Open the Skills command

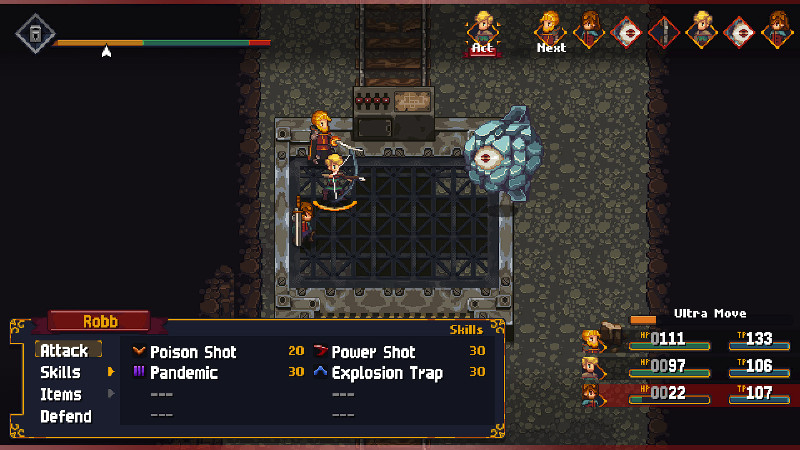60,373
